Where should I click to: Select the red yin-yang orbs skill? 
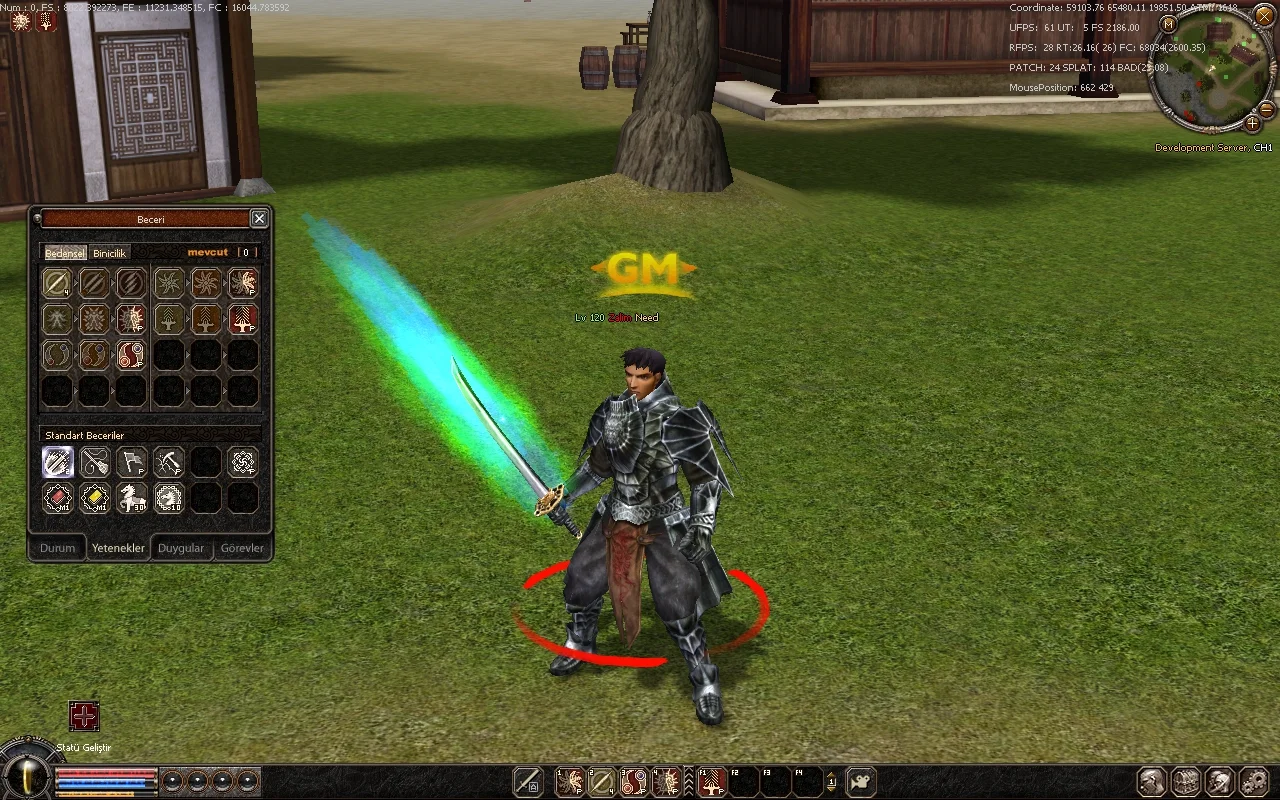[x=131, y=355]
